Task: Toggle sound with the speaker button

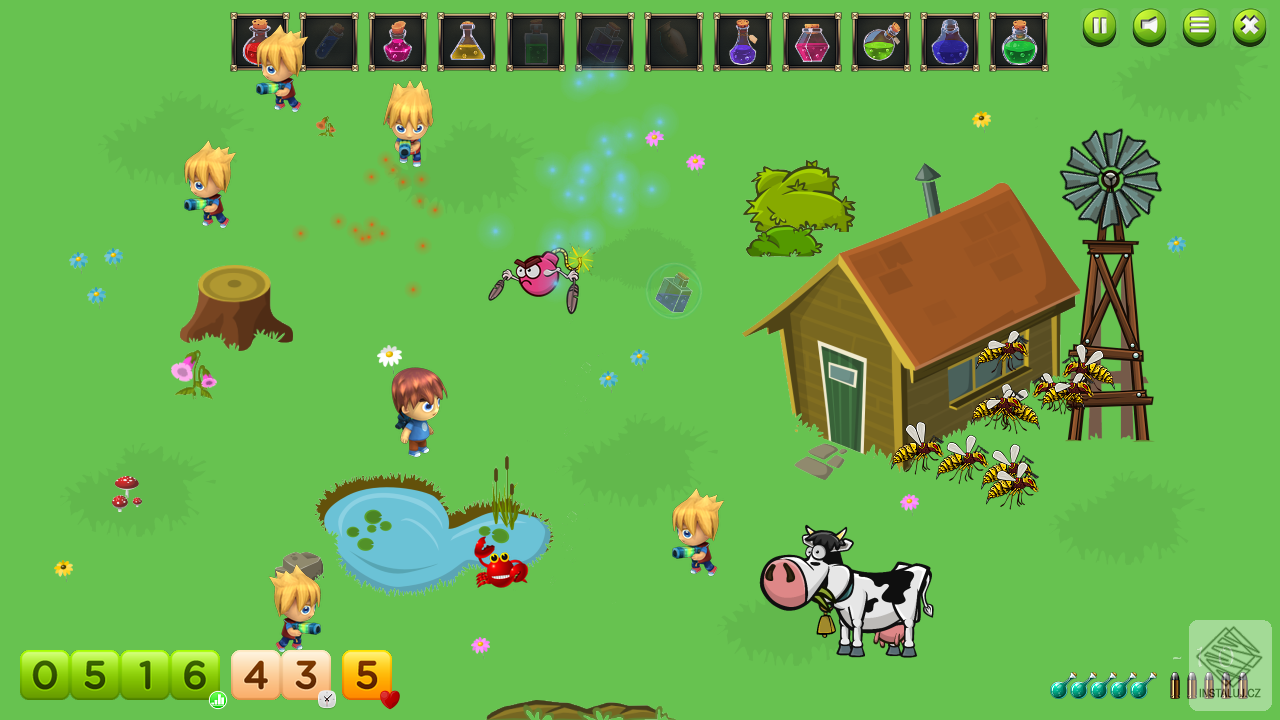Action: point(1149,26)
